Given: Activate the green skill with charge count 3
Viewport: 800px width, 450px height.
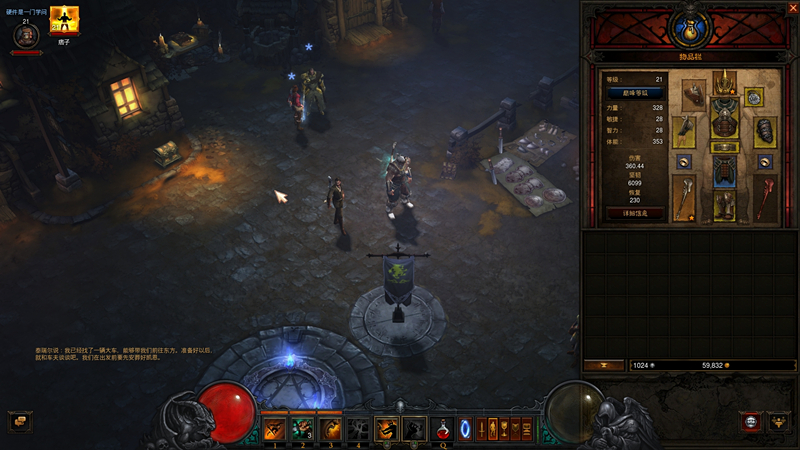Looking at the screenshot, I should click(303, 429).
